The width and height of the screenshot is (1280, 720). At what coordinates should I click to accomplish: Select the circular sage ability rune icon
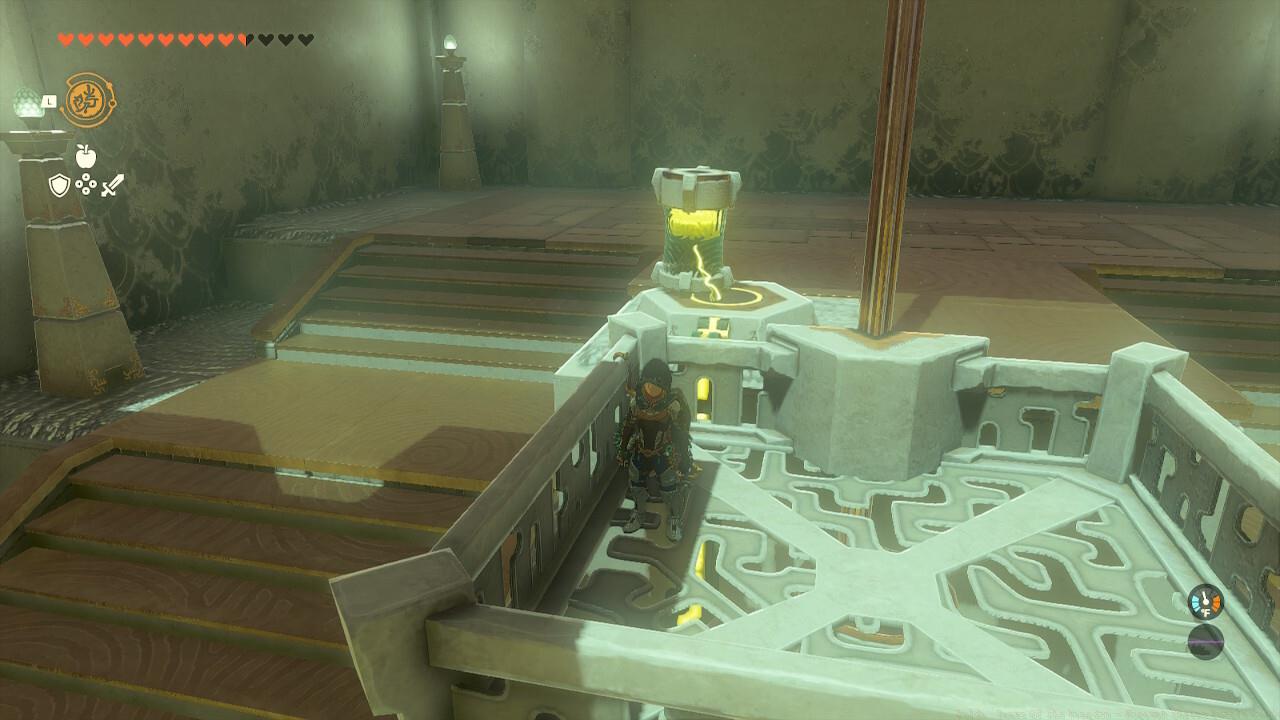pyautogui.click(x=90, y=101)
